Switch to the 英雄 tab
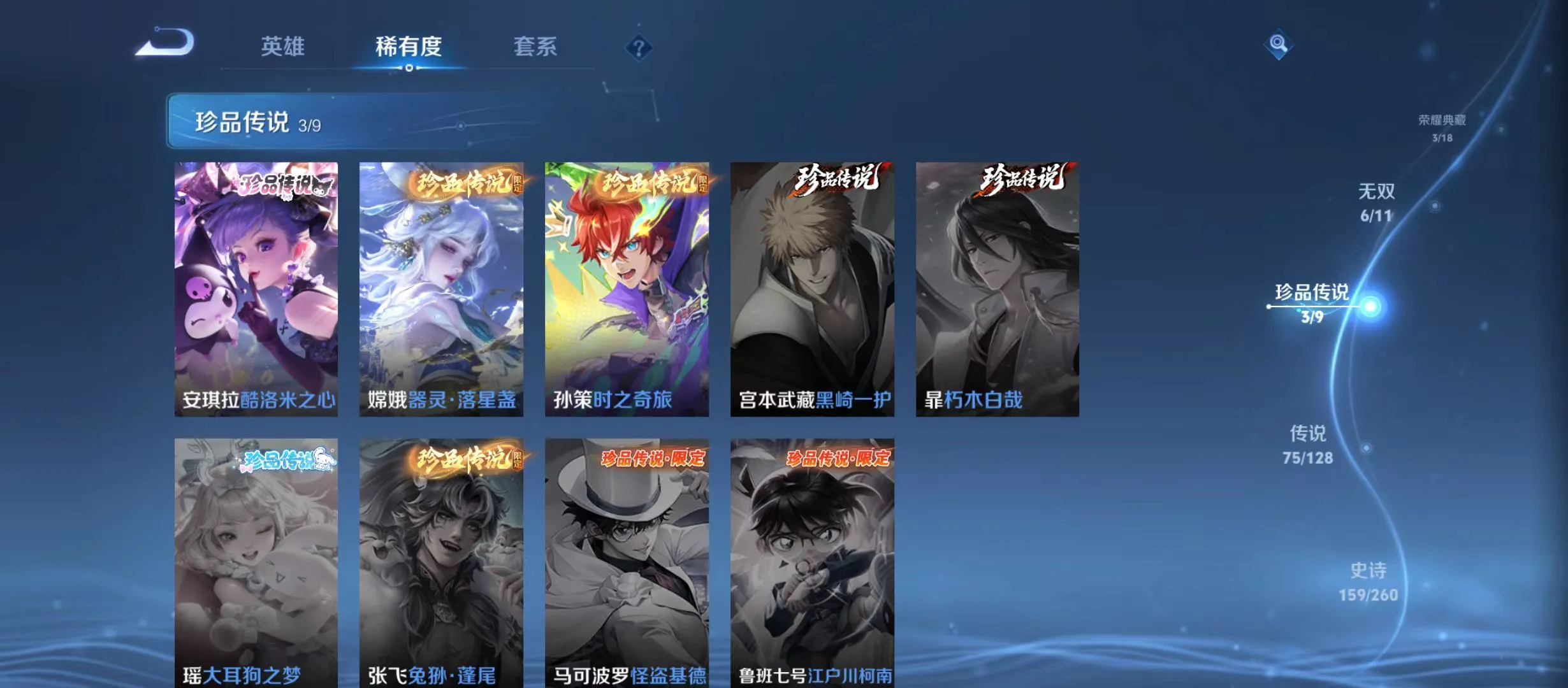This screenshot has width=1568, height=688. pyautogui.click(x=282, y=47)
